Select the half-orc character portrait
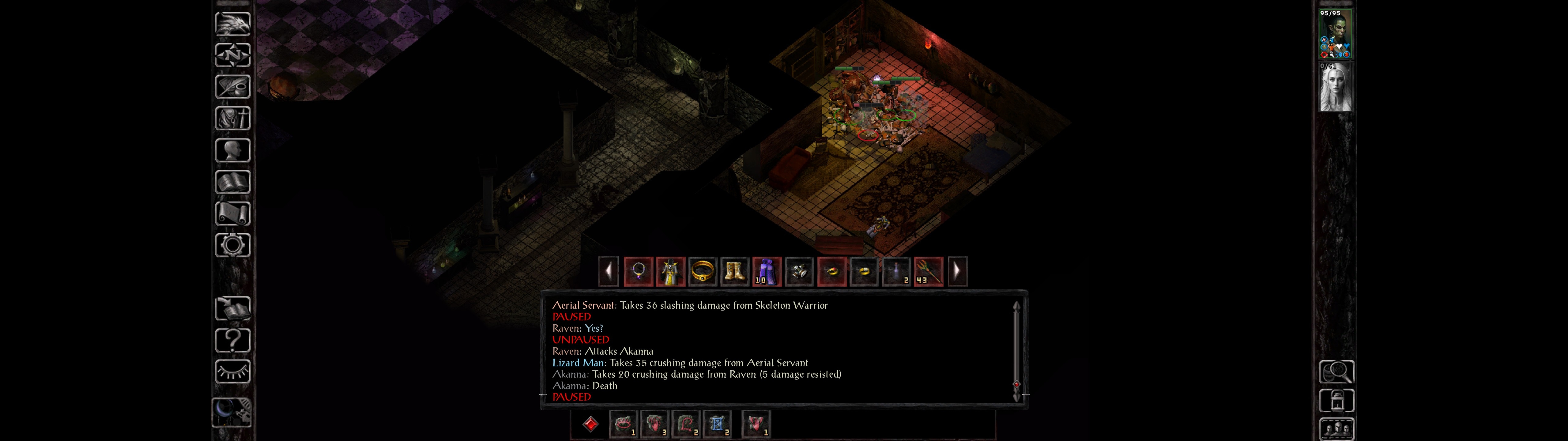The width and height of the screenshot is (1568, 441). pyautogui.click(x=1336, y=34)
